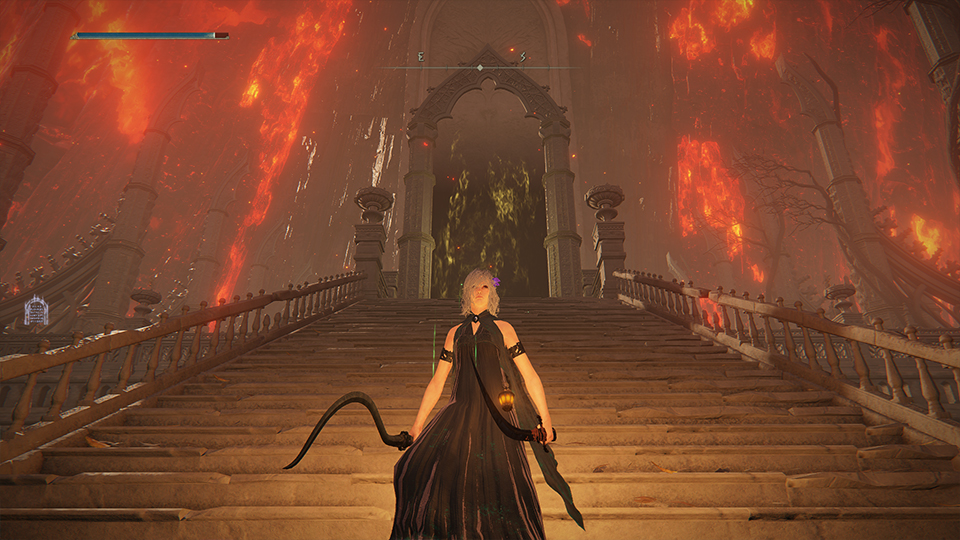Select the white arched gate status icon
The image size is (960, 540).
[36, 311]
